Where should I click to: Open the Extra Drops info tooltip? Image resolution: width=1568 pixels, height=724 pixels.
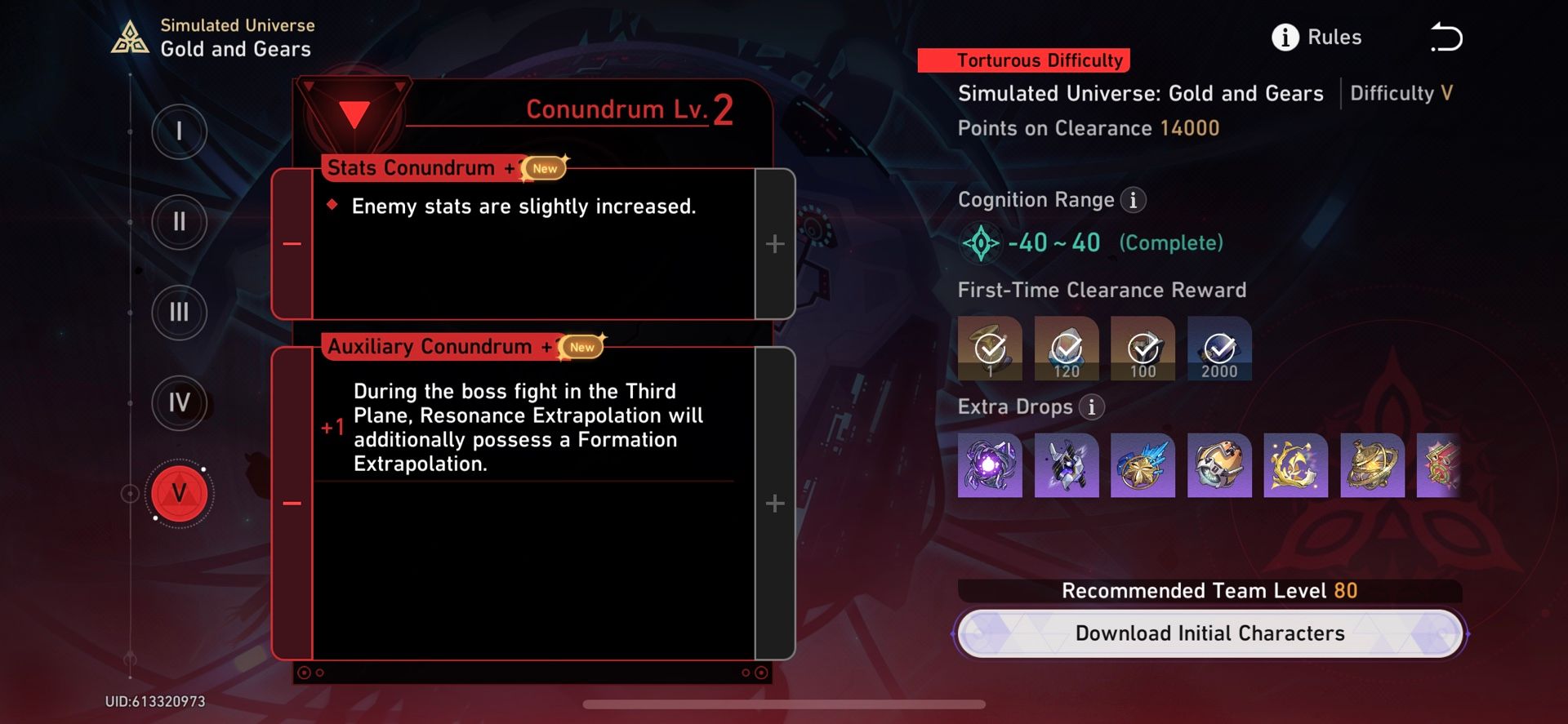click(1092, 406)
